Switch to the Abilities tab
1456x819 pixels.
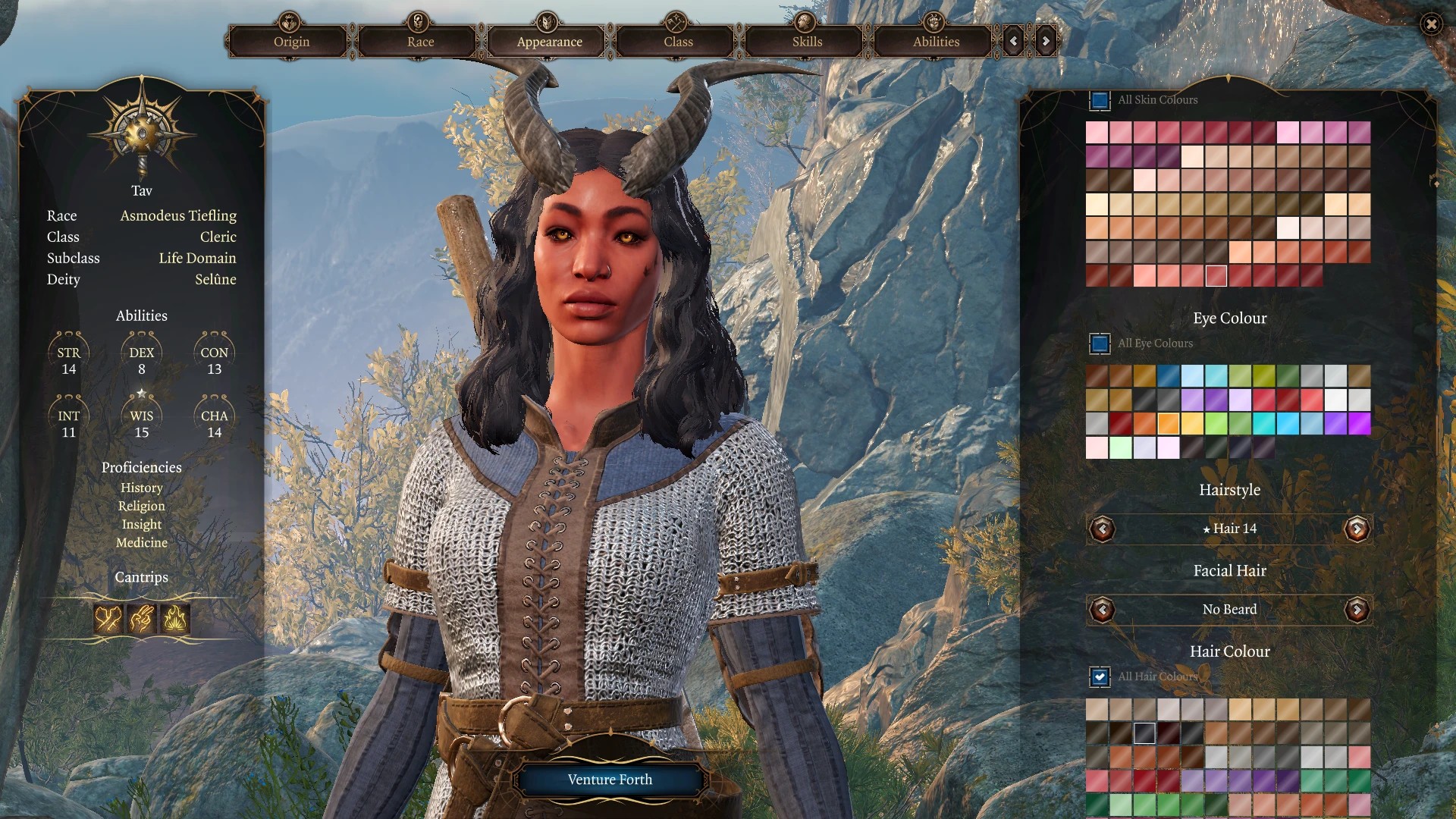936,42
